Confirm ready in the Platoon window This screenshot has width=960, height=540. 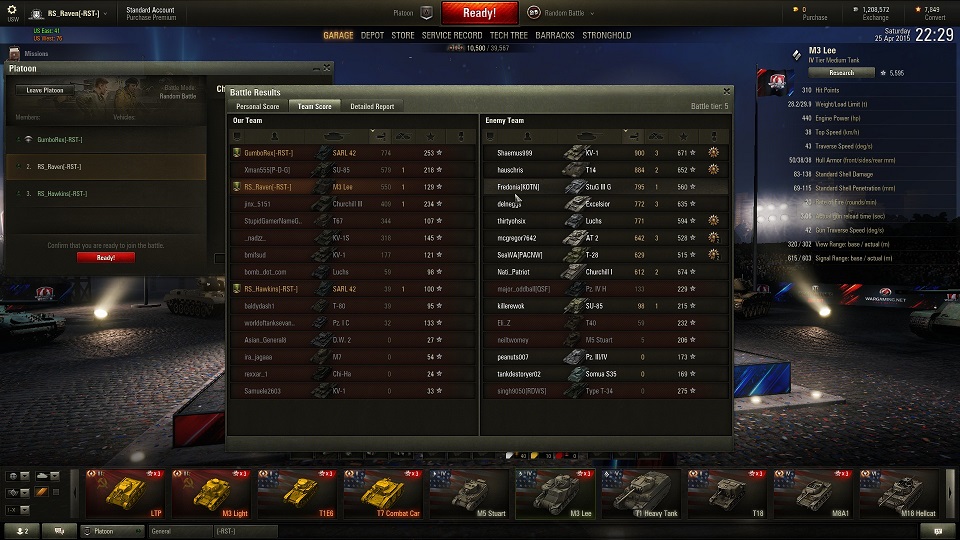tap(105, 257)
